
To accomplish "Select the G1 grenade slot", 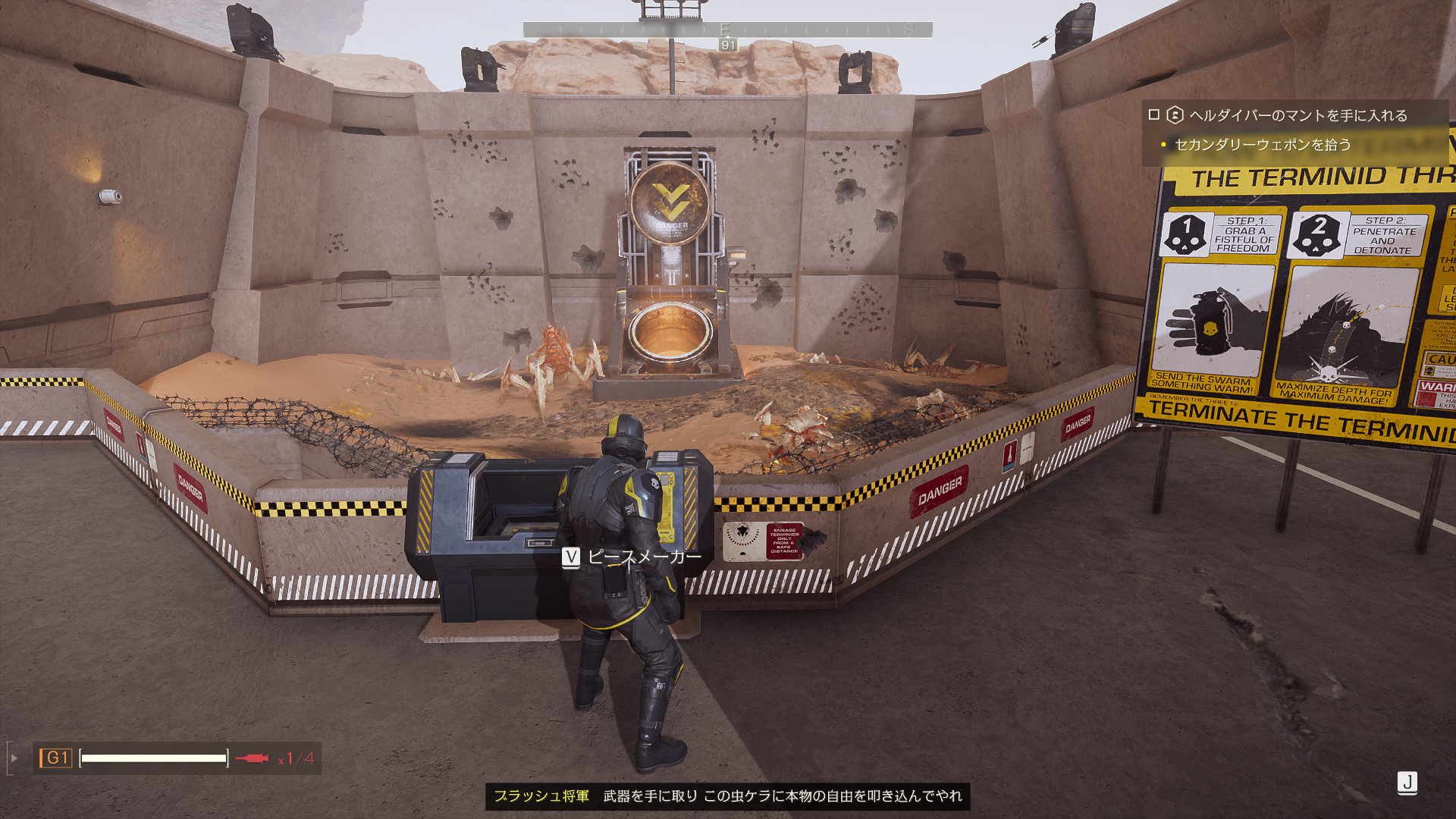I will [x=57, y=758].
